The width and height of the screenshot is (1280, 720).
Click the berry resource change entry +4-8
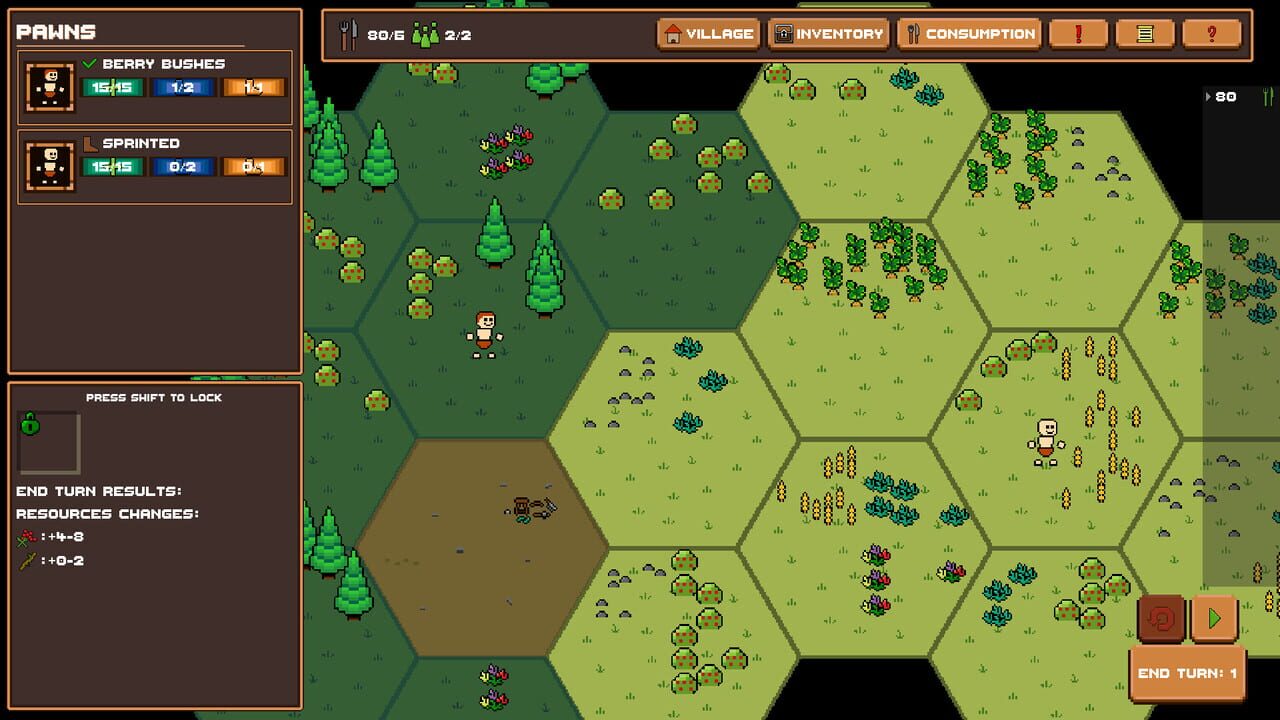(45, 536)
